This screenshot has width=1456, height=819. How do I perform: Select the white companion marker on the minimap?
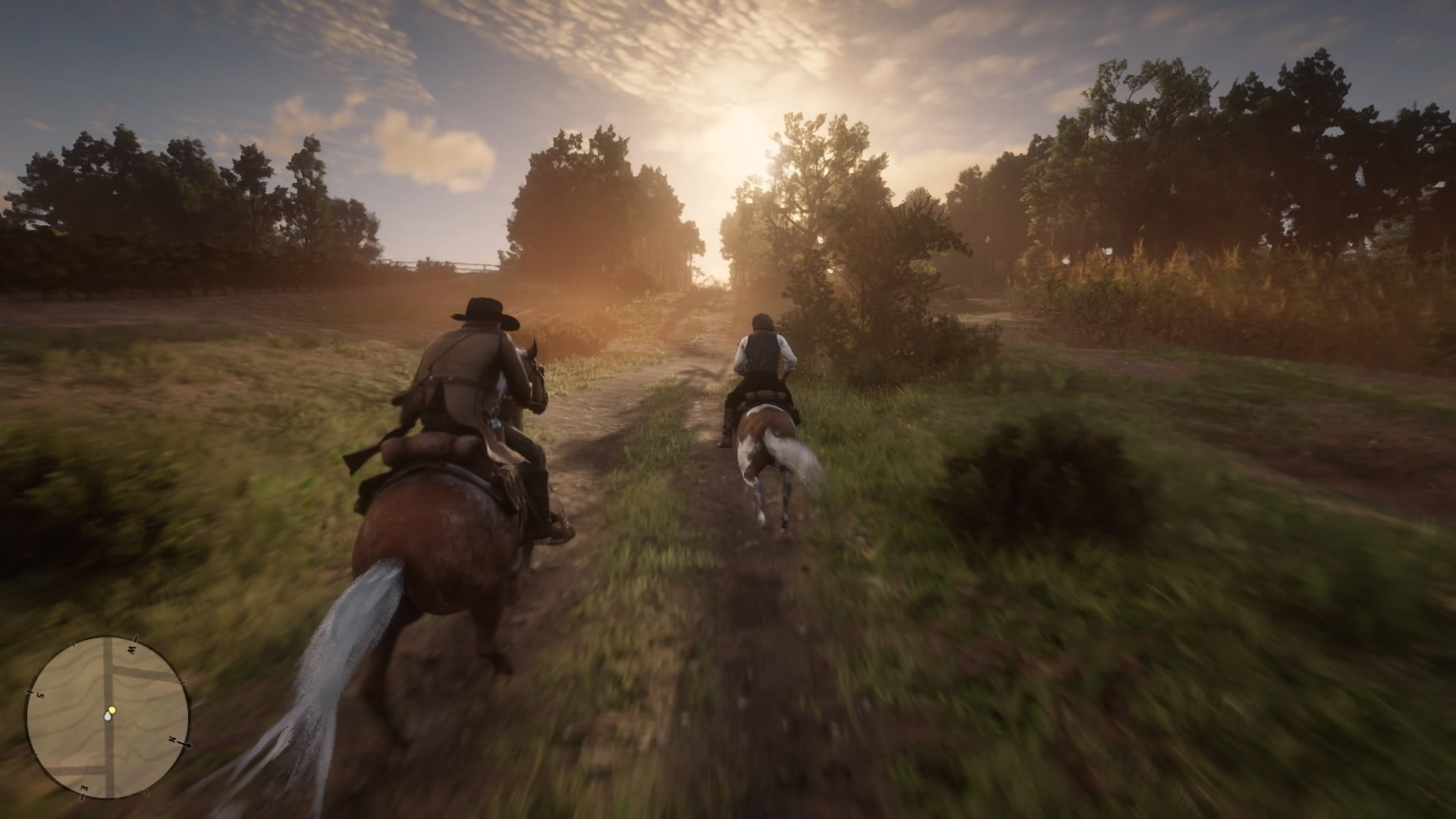[108, 716]
